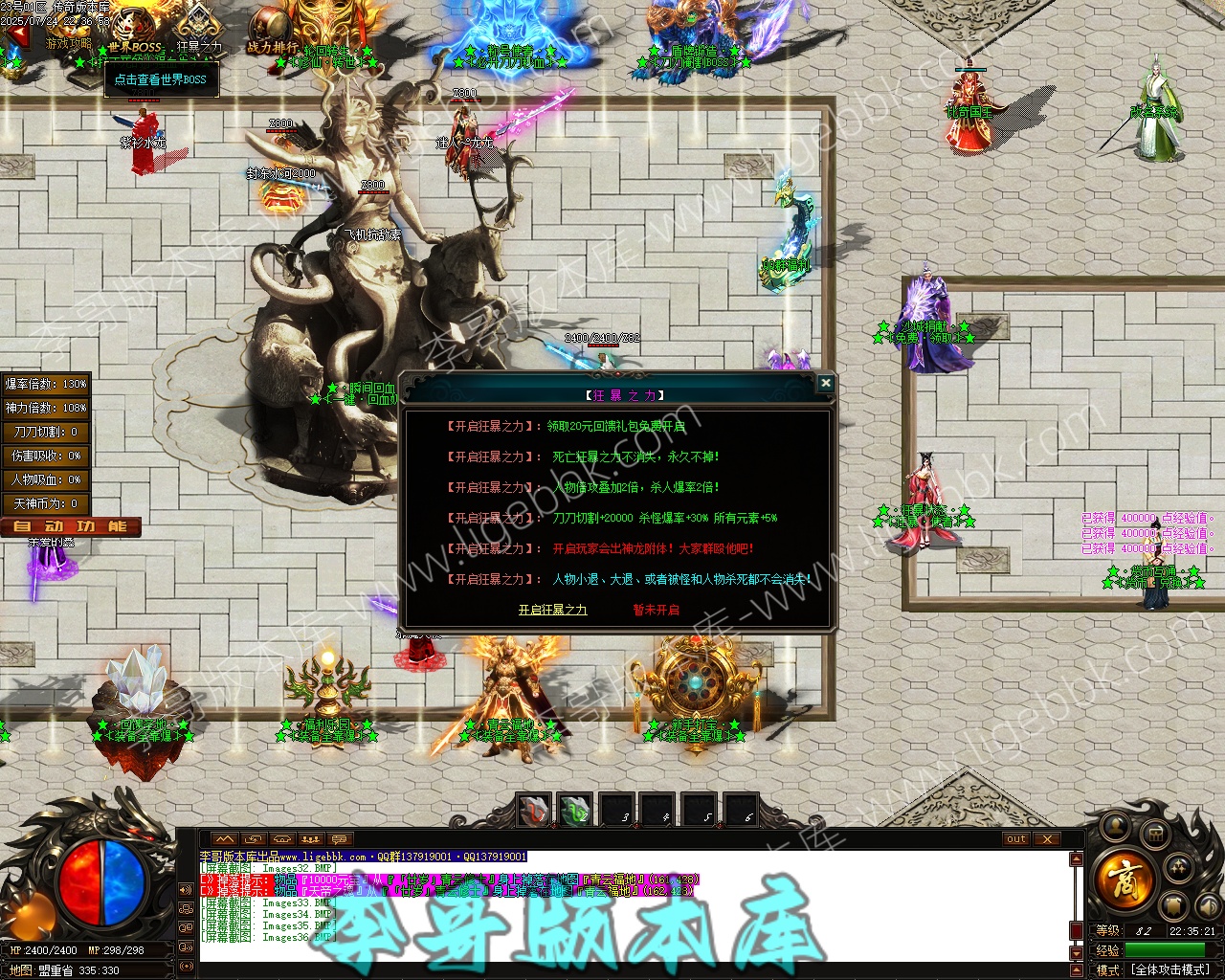
Task: Select the red potion hotbar slot
Action: tap(534, 812)
